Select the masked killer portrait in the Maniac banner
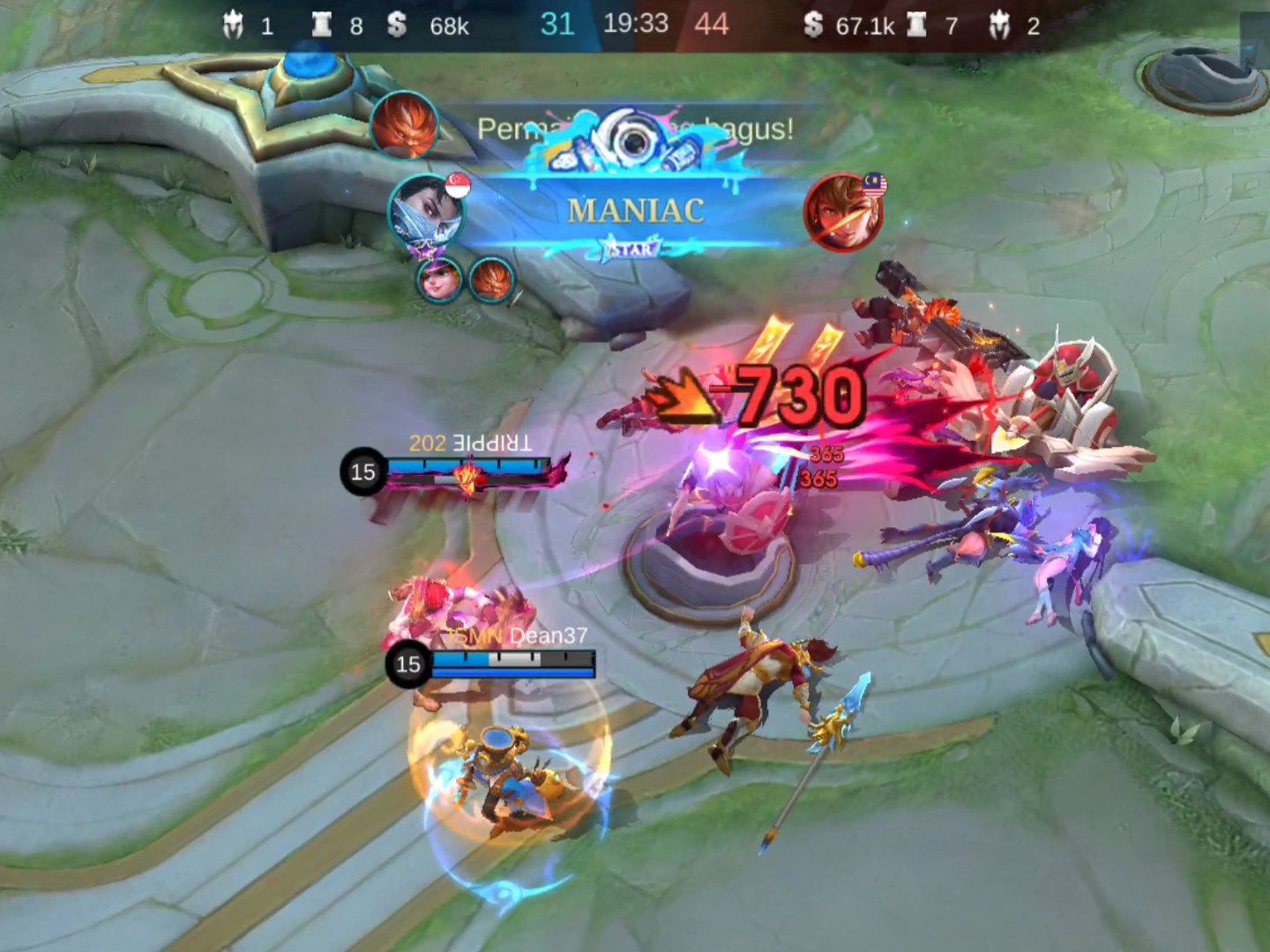 [x=426, y=212]
